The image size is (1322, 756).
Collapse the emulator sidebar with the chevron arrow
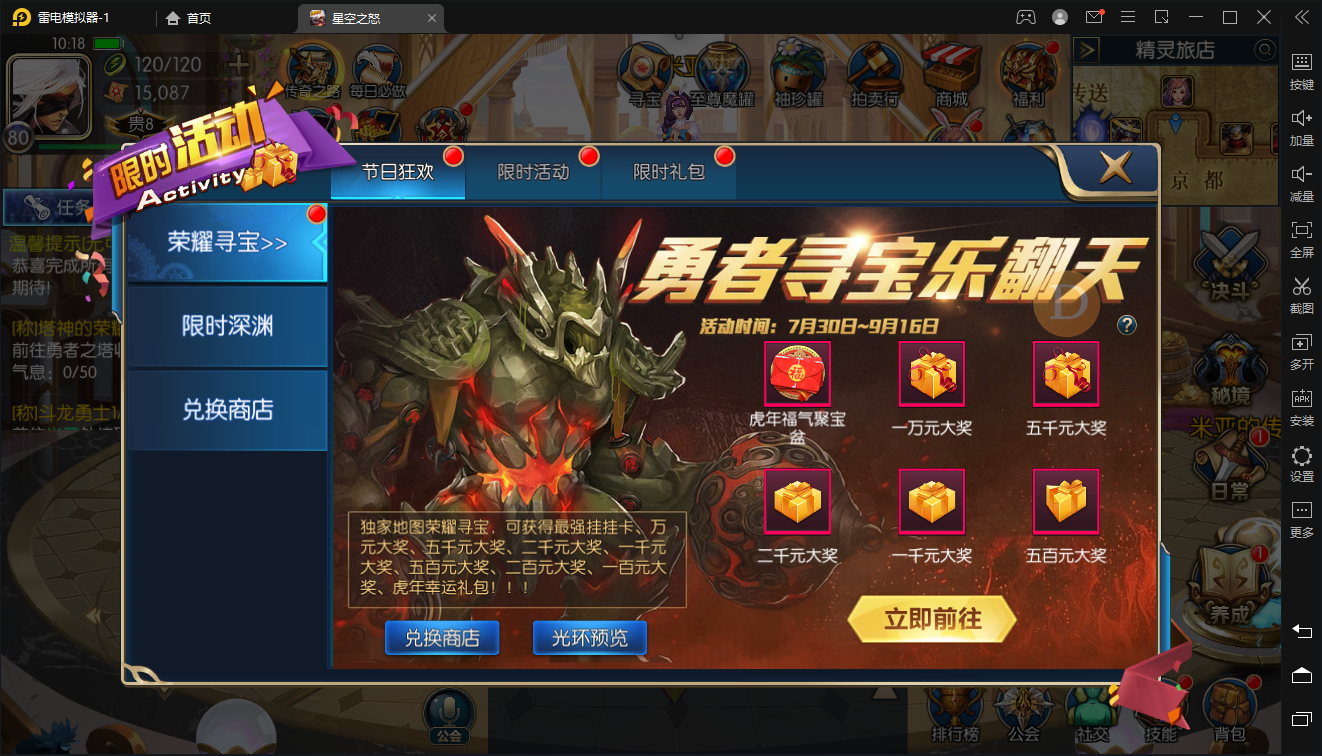[1300, 16]
